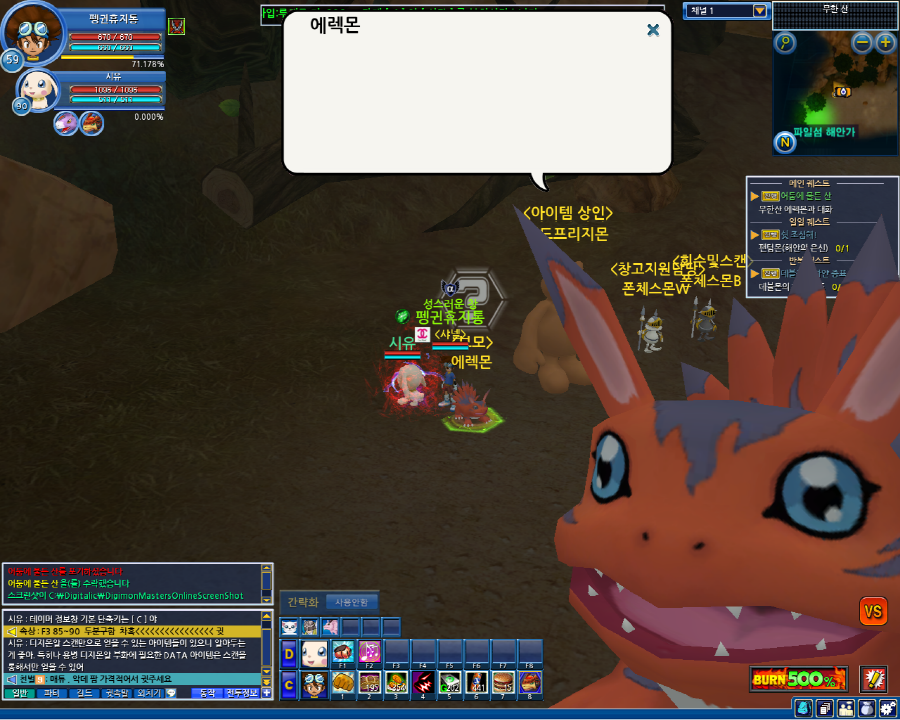Zoom out the minimap with minus
Viewport: 900px width, 720px height.
(x=863, y=42)
